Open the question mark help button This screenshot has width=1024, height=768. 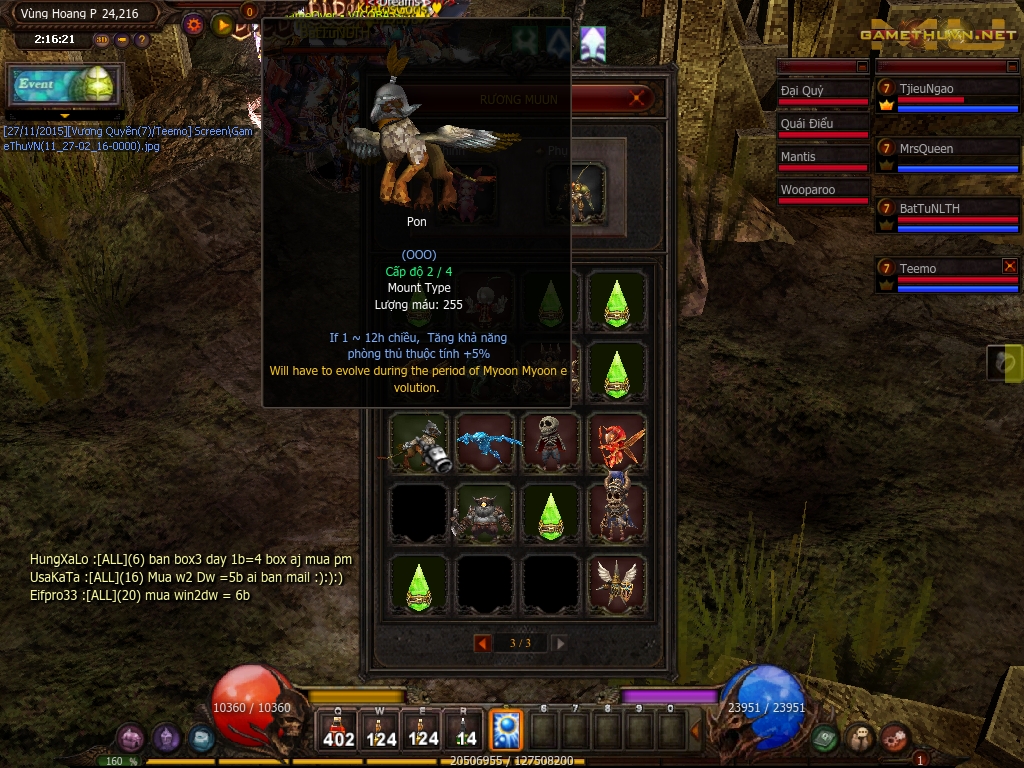pos(142,40)
